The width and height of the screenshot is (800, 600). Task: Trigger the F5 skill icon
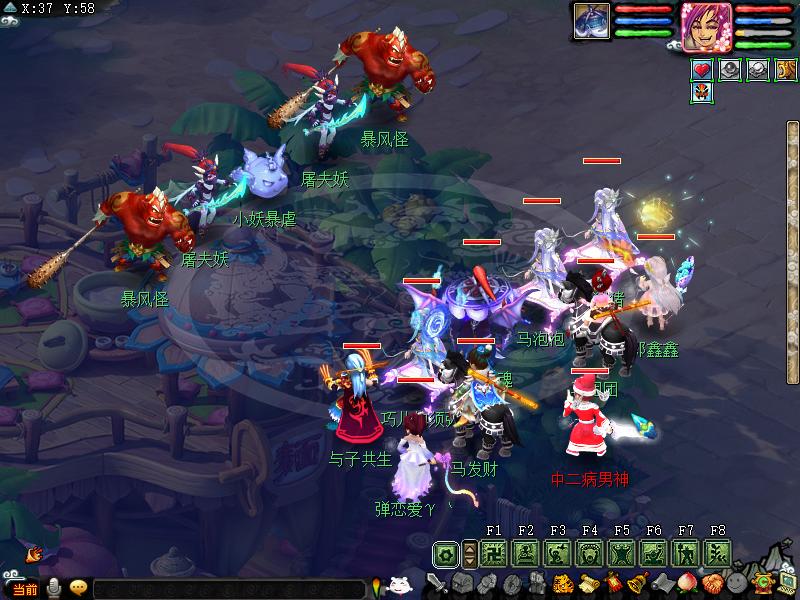[622, 553]
